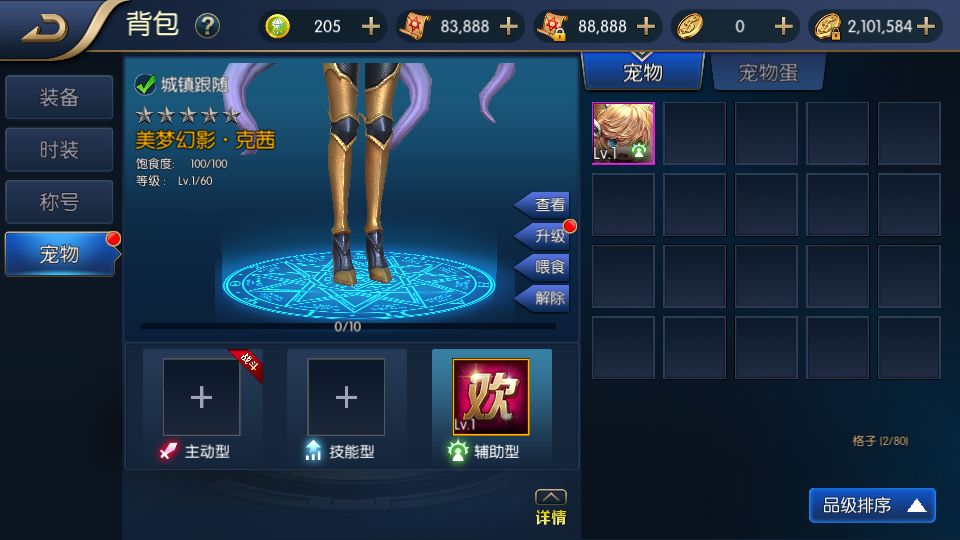Click the 查看 view button
Screen dimensions: 960x540
tap(545, 205)
